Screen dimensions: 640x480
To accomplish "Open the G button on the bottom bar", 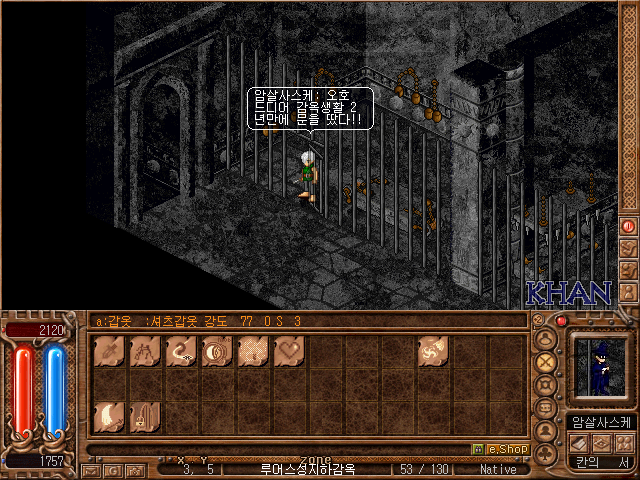I will (x=113, y=469).
